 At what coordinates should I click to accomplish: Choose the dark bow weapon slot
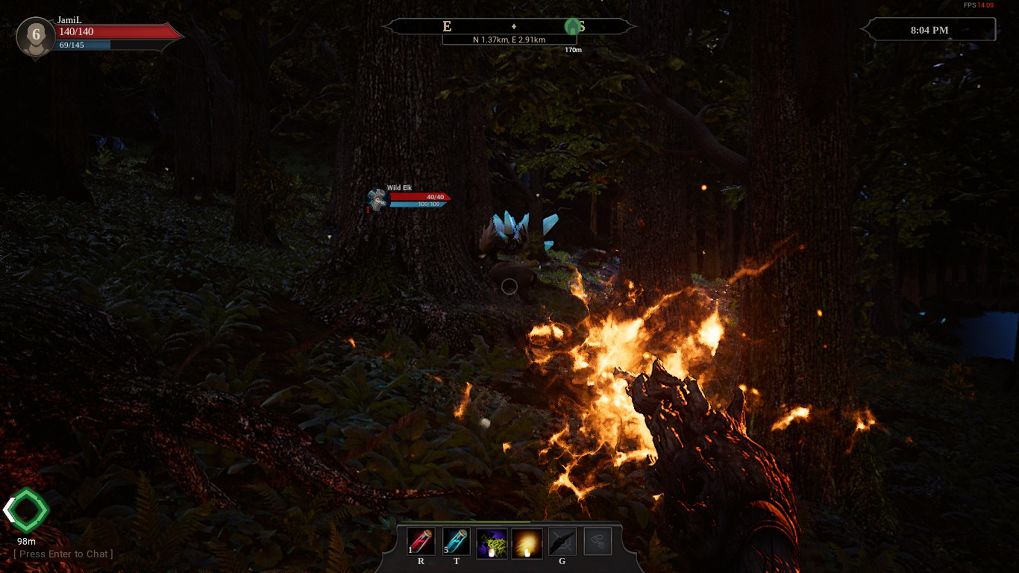pyautogui.click(x=562, y=542)
